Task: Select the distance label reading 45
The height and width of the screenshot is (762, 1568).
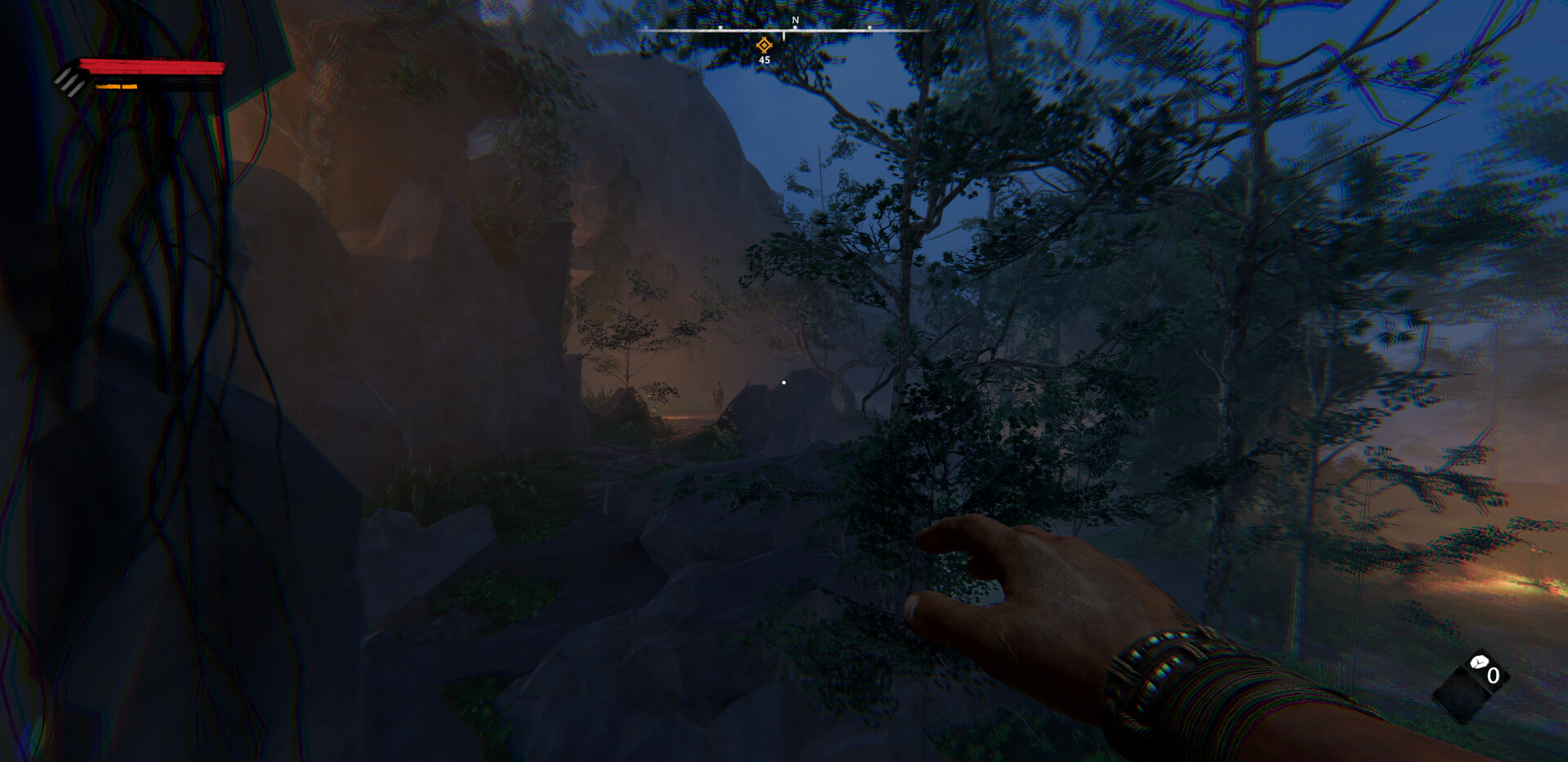Action: pos(765,60)
